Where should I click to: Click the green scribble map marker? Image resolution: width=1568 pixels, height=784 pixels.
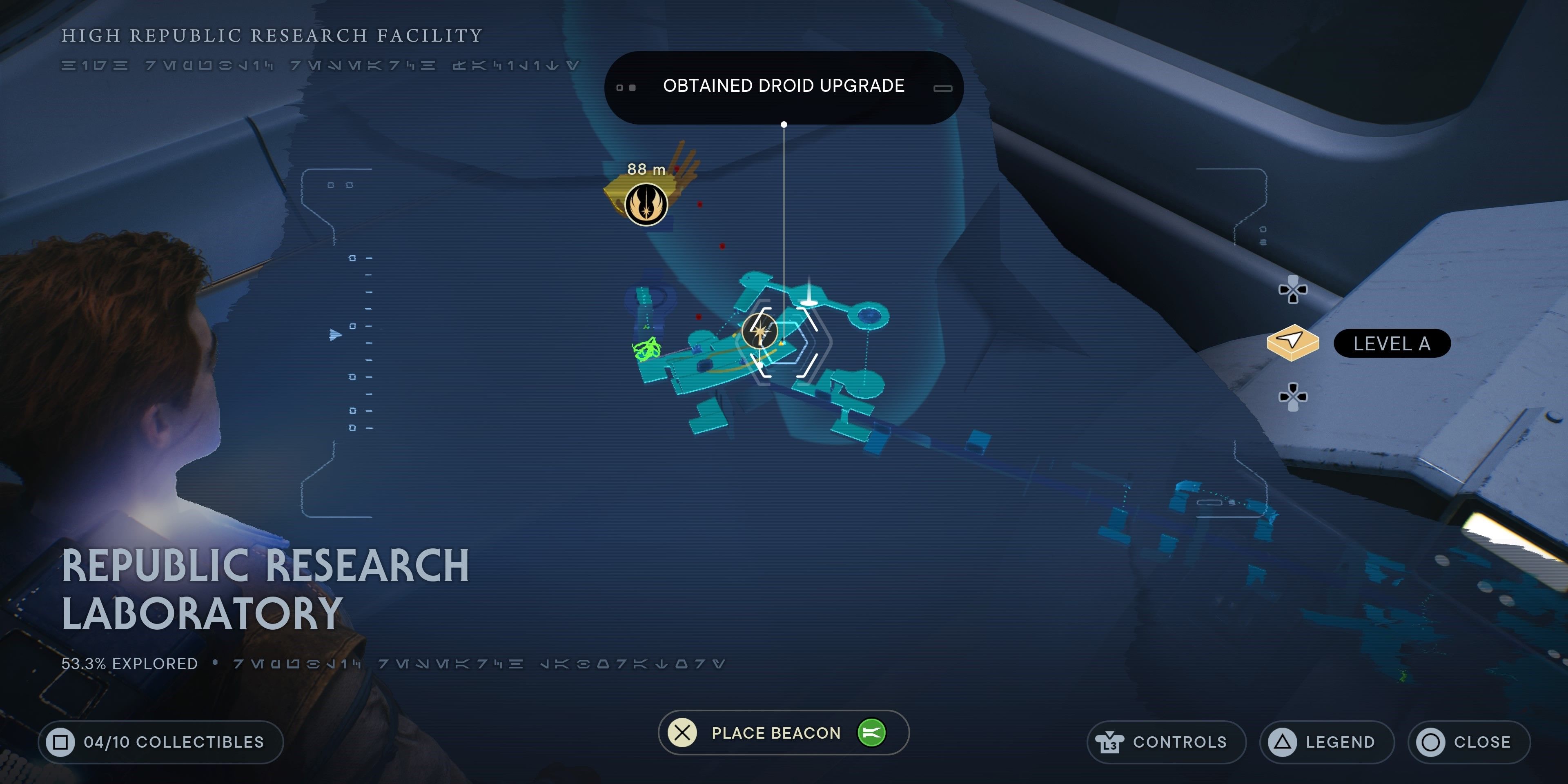pos(647,350)
